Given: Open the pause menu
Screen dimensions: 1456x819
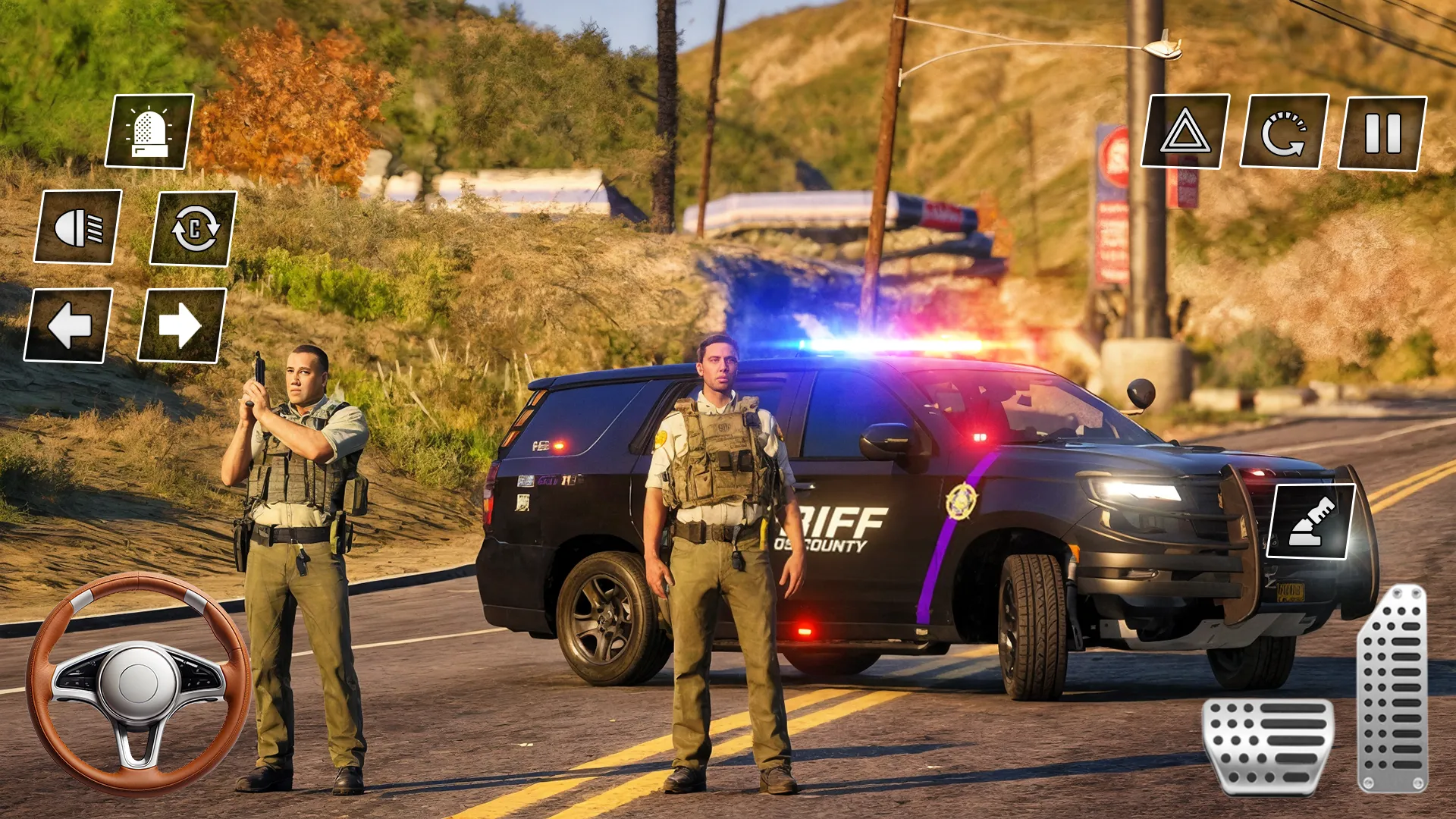Looking at the screenshot, I should tap(1382, 131).
